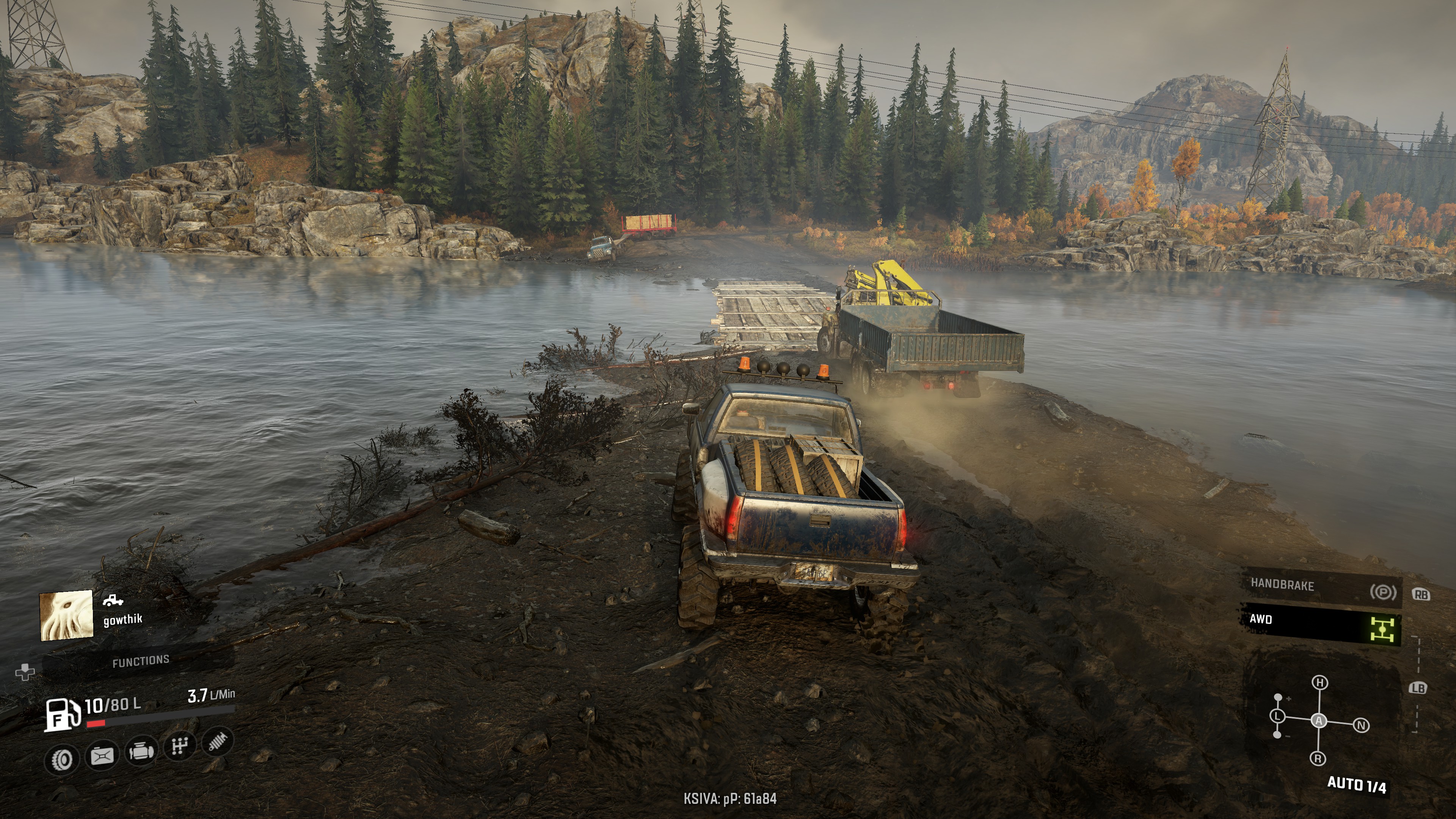Click the fuel pump icon
Screen dimensions: 1456x819
62,714
